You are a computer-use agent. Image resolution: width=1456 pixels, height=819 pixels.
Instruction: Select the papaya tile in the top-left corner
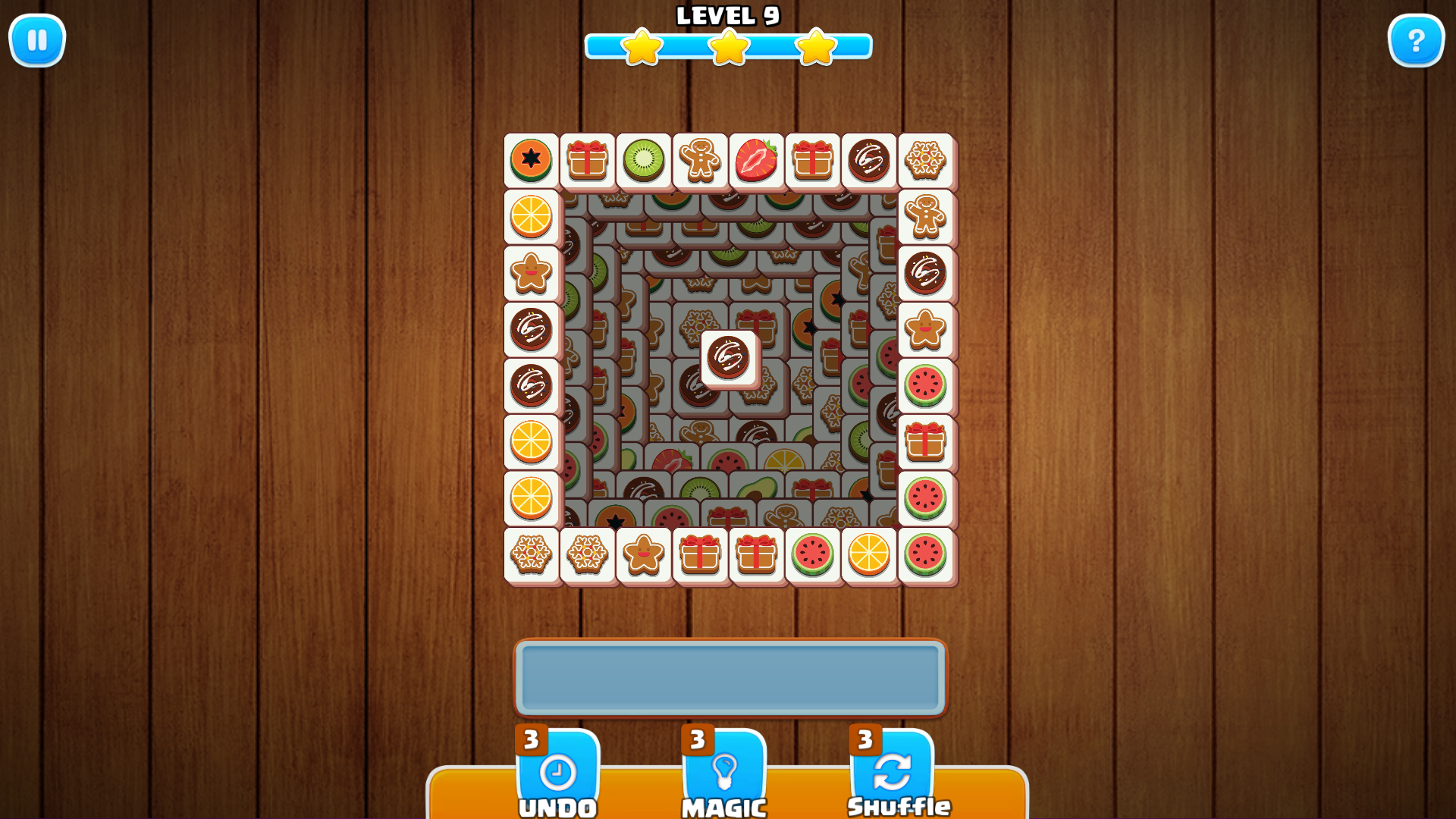pos(532,160)
